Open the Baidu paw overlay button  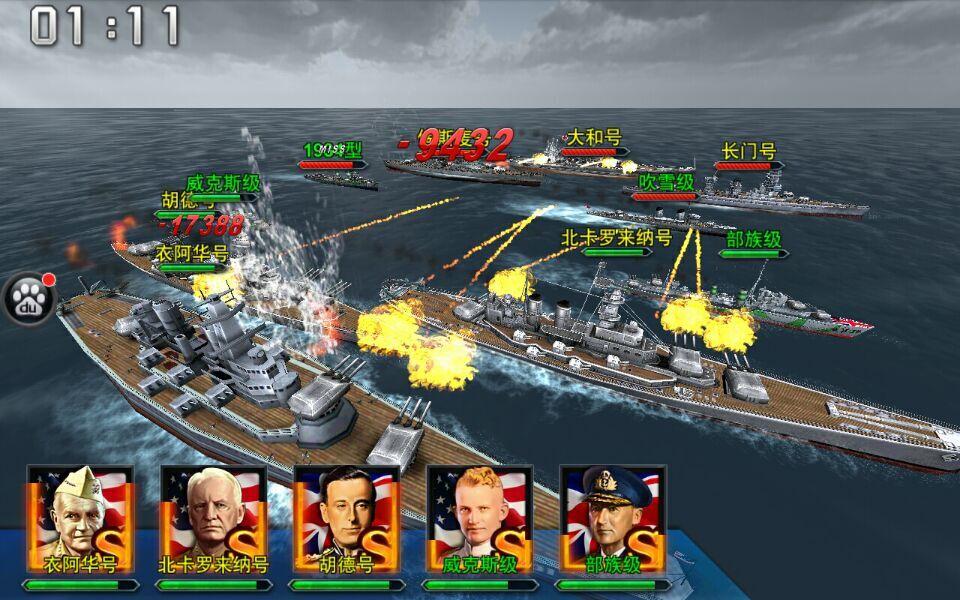[x=30, y=297]
